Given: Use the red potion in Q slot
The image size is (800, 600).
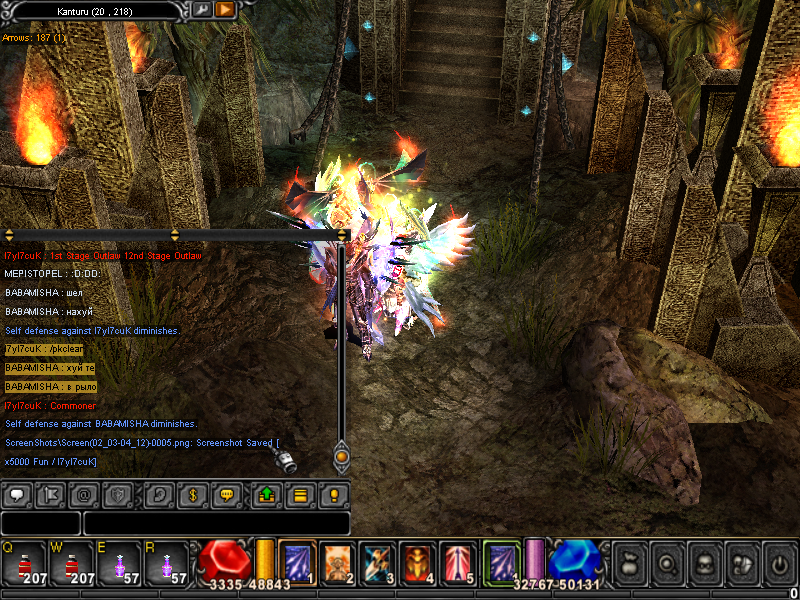Looking at the screenshot, I should (22, 562).
